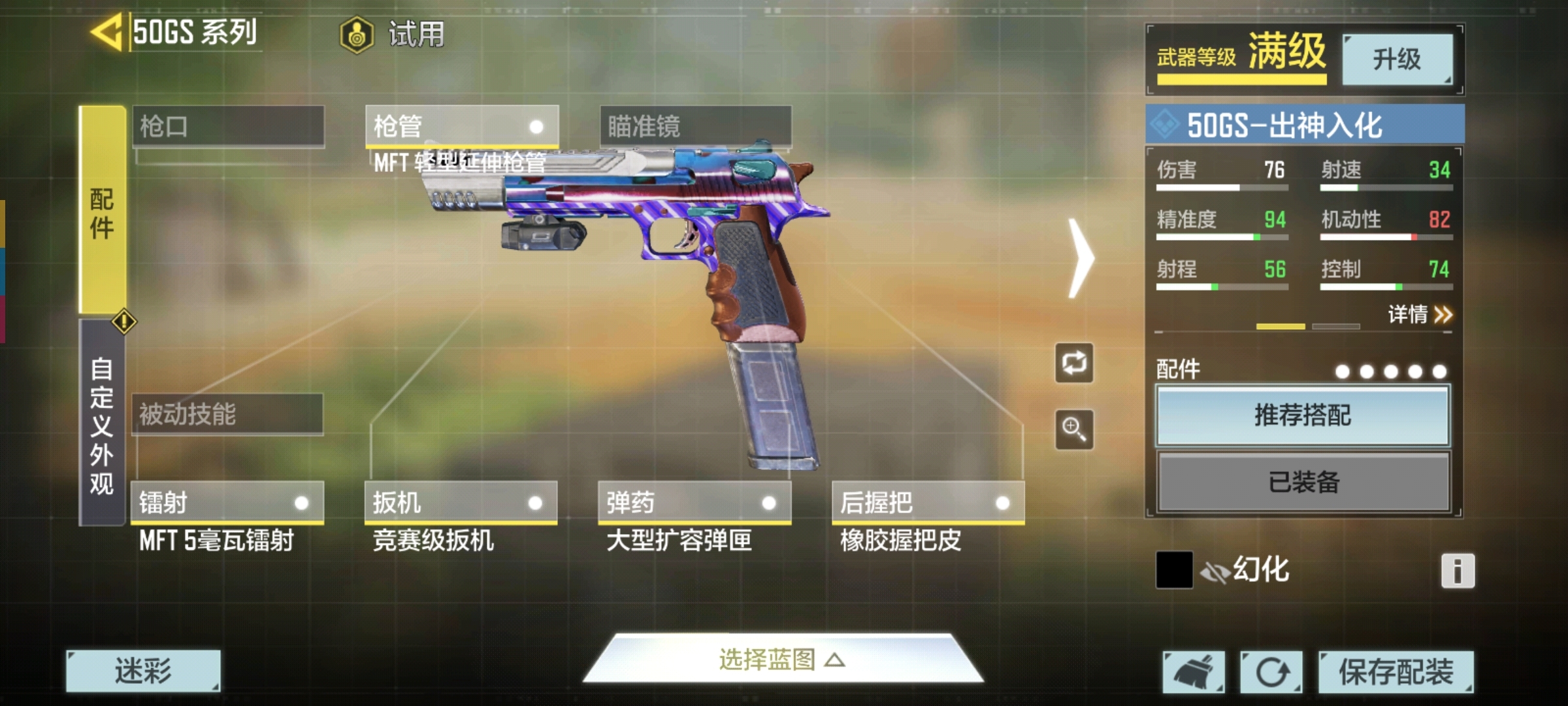Zoom in with the magnifier icon
This screenshot has width=1568, height=706.
tap(1074, 429)
